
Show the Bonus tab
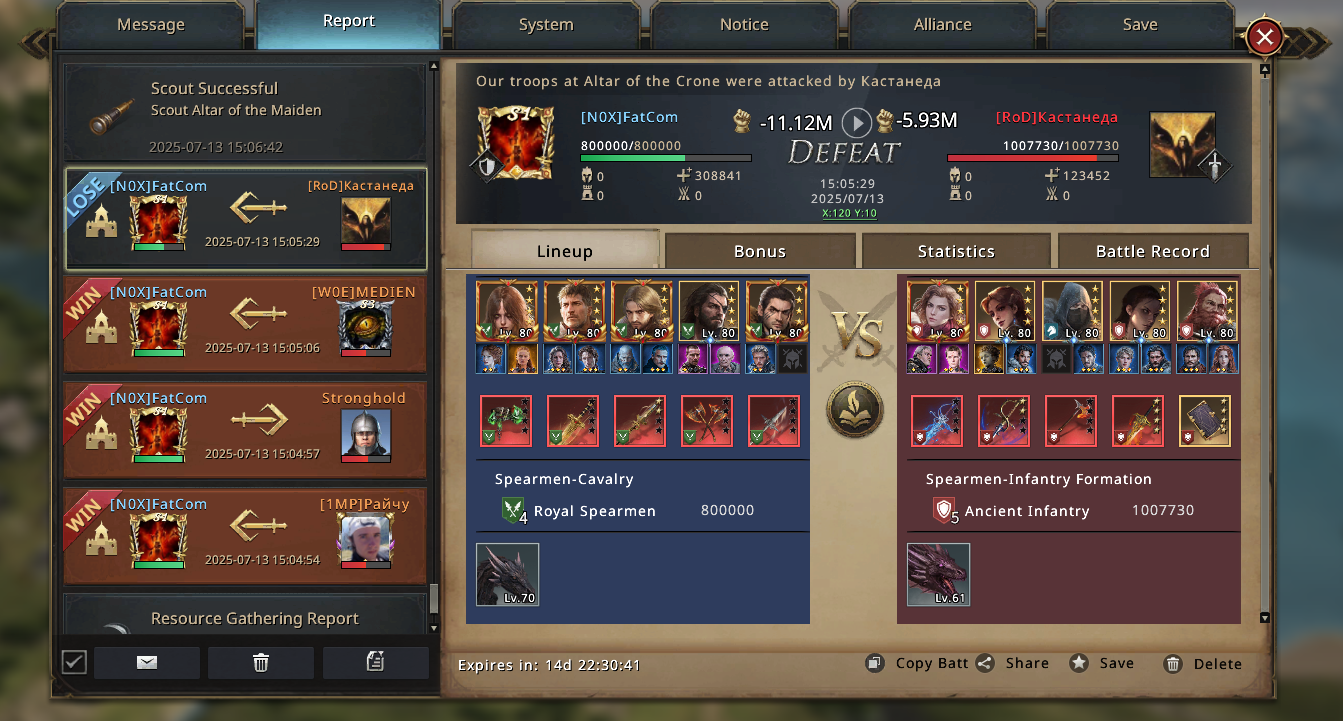pyautogui.click(x=760, y=251)
